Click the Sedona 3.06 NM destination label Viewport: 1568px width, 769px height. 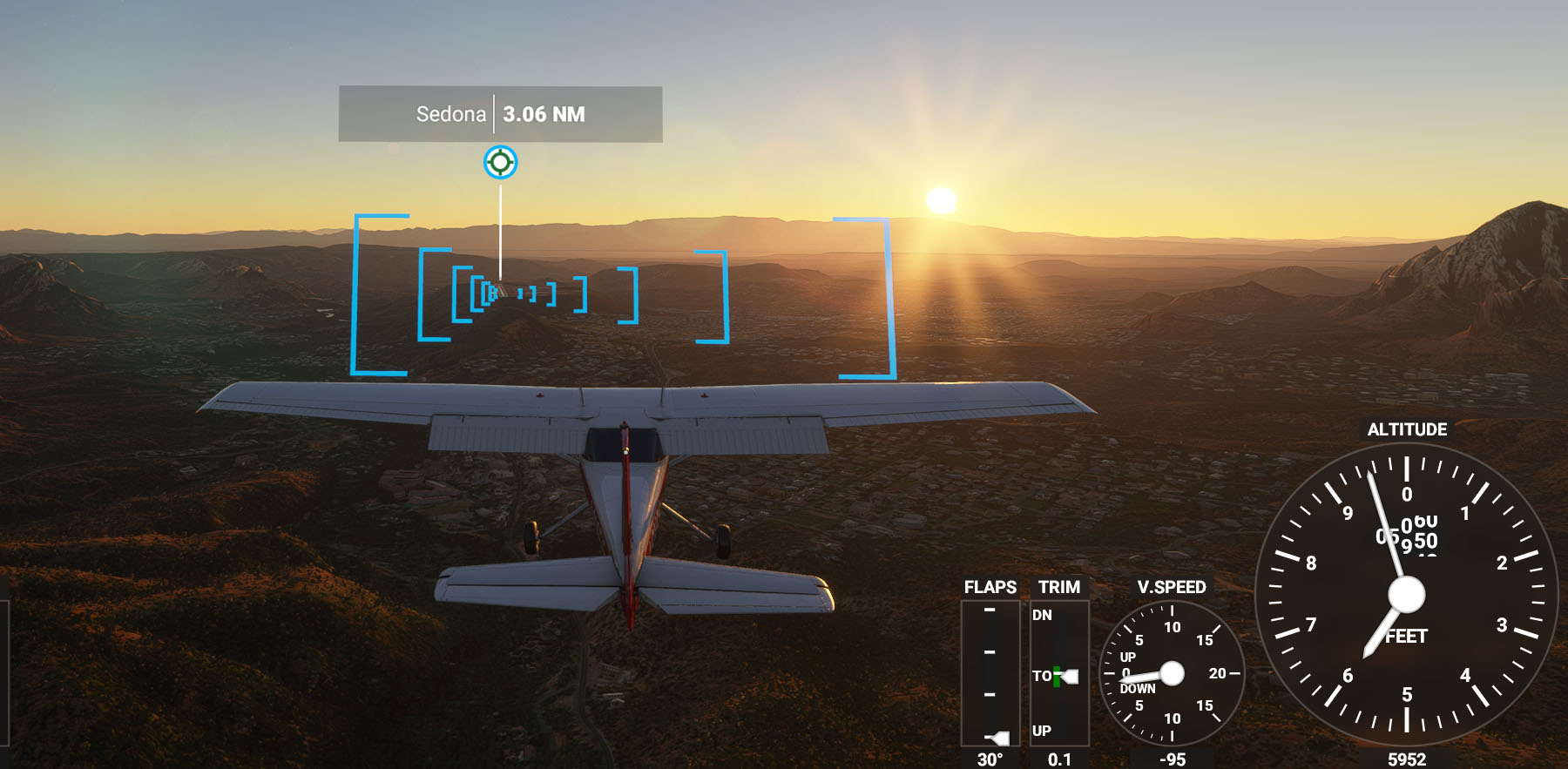point(500,114)
